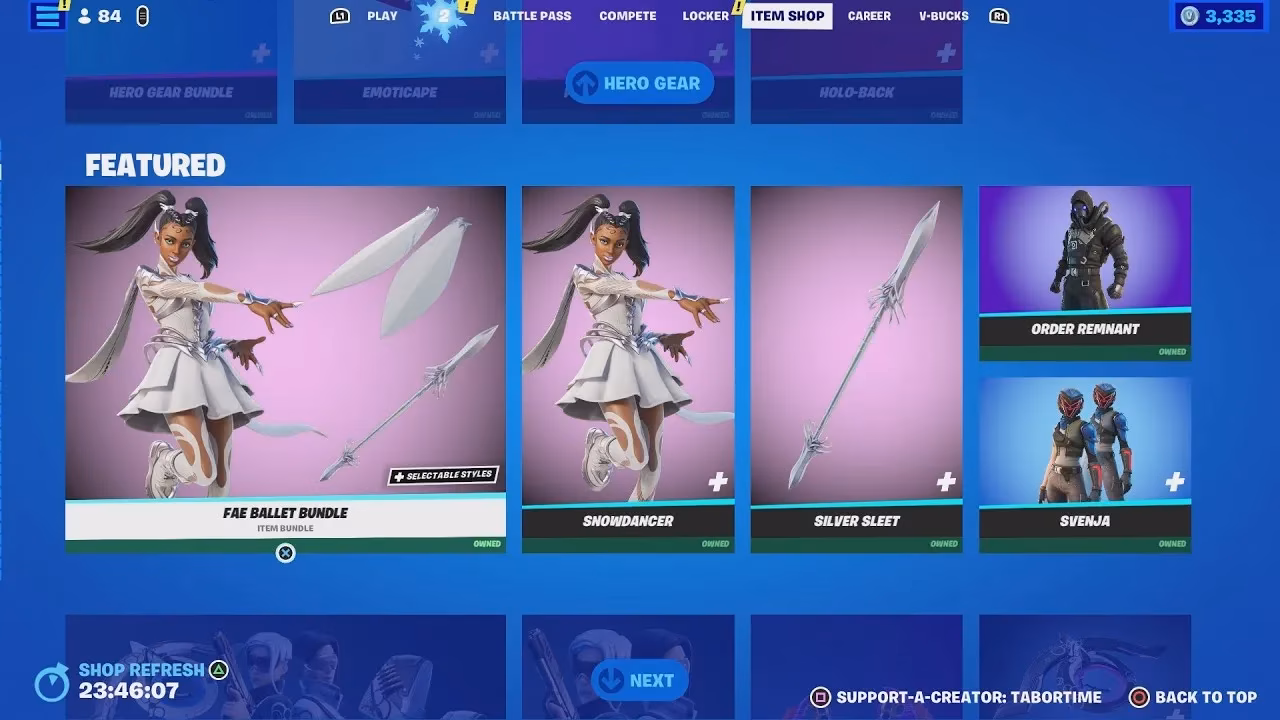This screenshot has height=720, width=1280.
Task: Click the plus on the Silver Sleet card
Action: point(944,482)
